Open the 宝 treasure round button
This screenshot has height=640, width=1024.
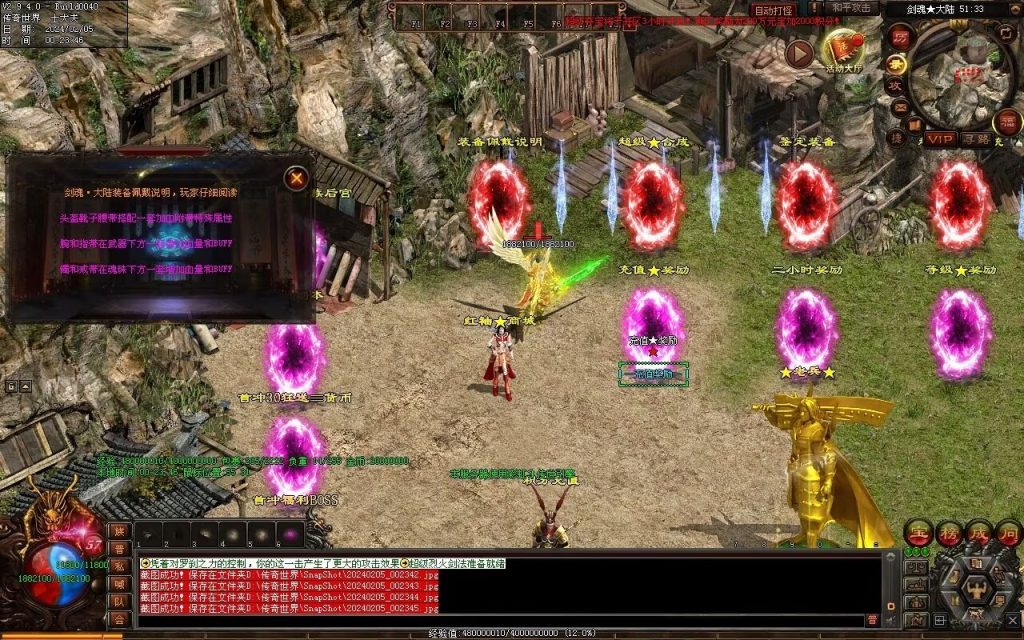click(919, 532)
